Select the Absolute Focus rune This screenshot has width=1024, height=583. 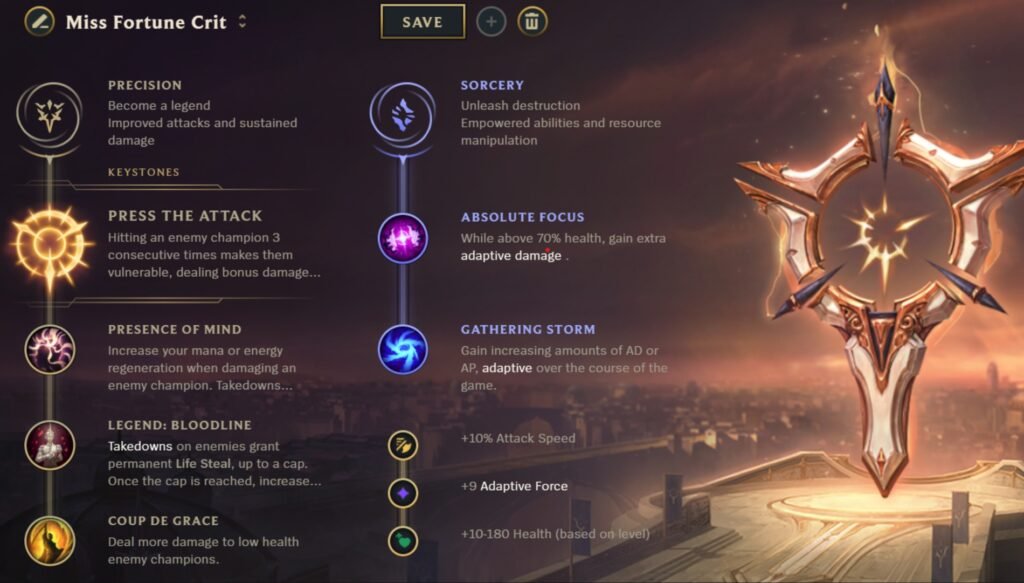click(402, 239)
